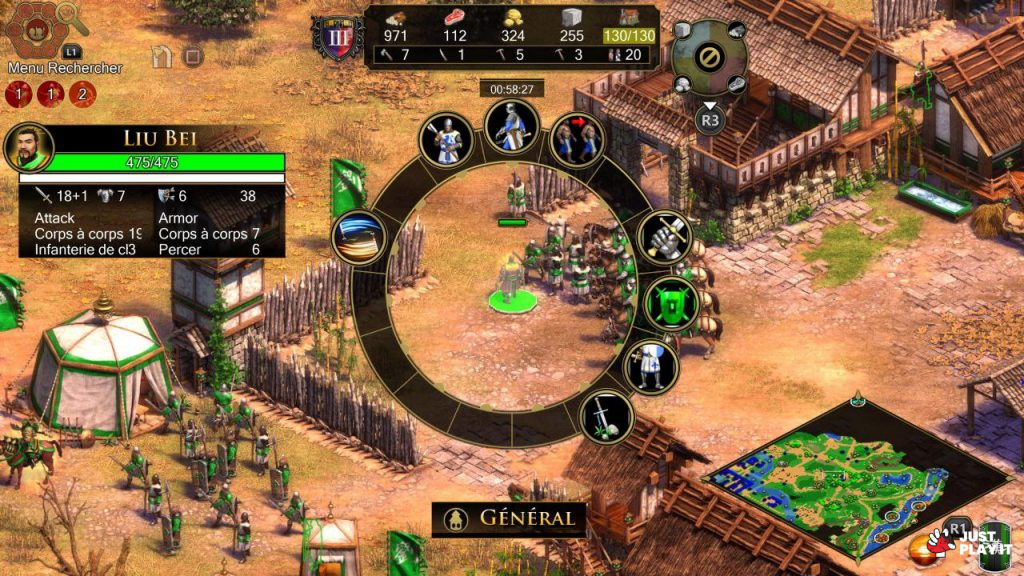
Task: Choose the sword-and-skull command icon
Action: click(606, 417)
